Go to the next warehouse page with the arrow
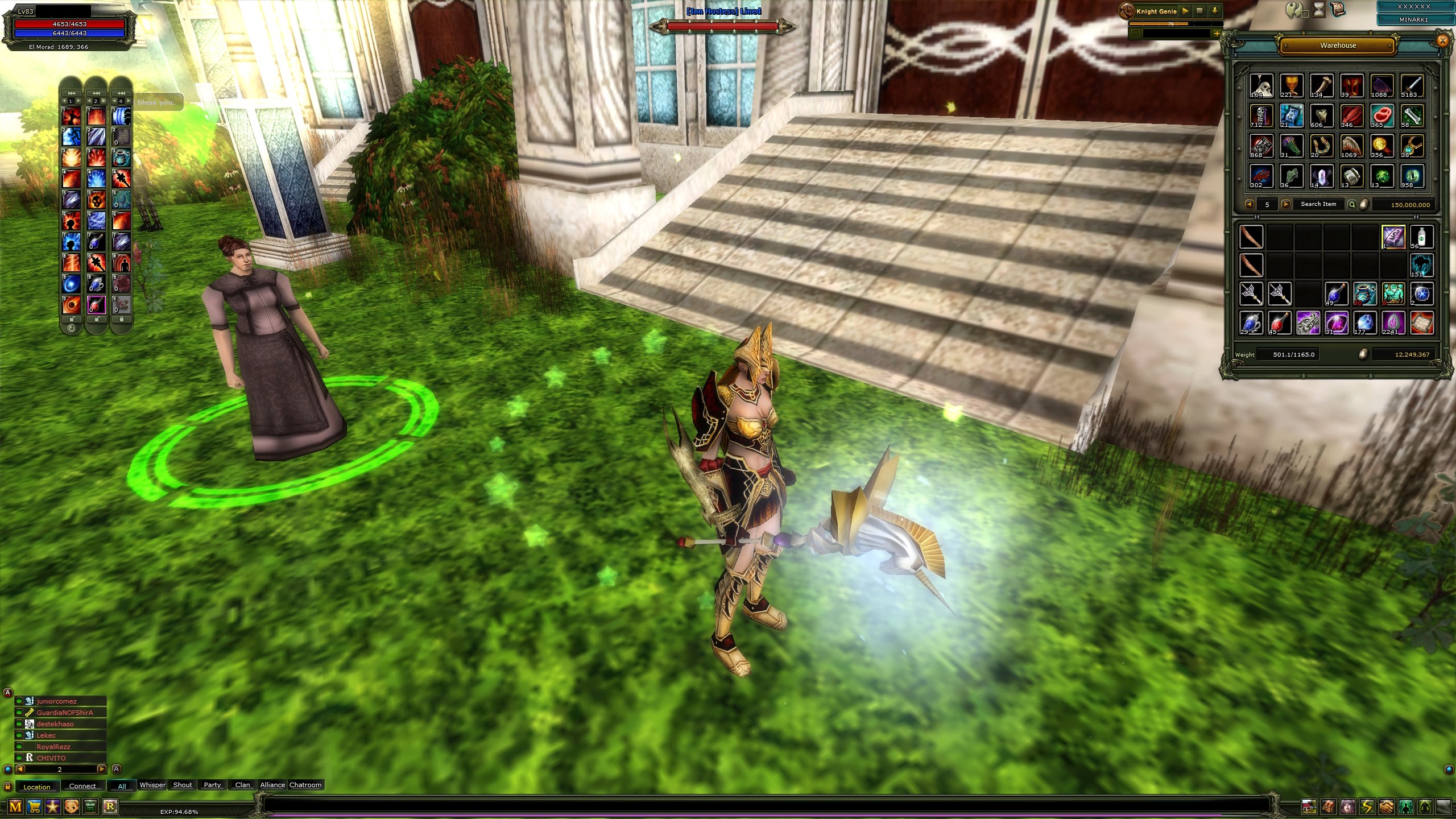This screenshot has height=819, width=1456. (x=1287, y=204)
